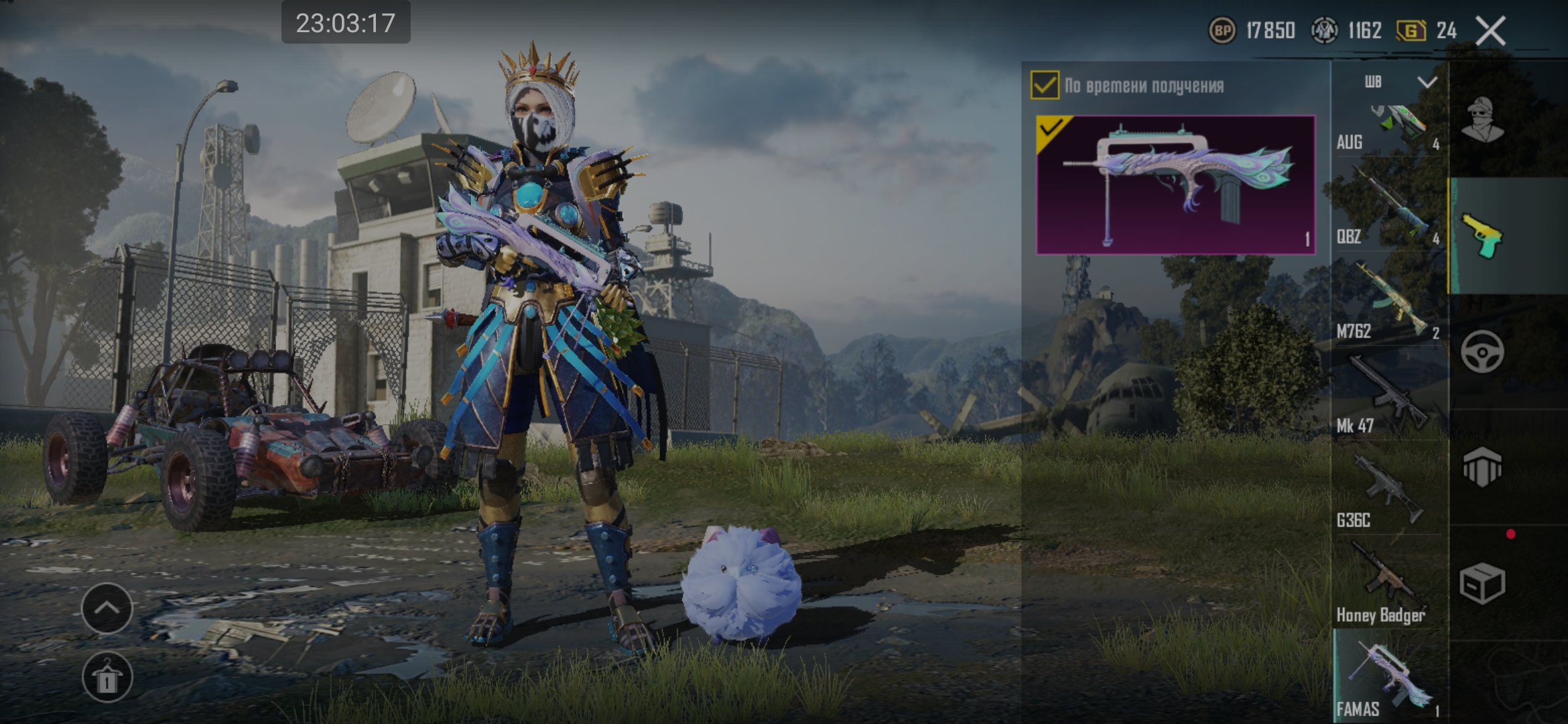Select the FAMAS weapon entry
The image size is (1568, 724).
(1388, 677)
